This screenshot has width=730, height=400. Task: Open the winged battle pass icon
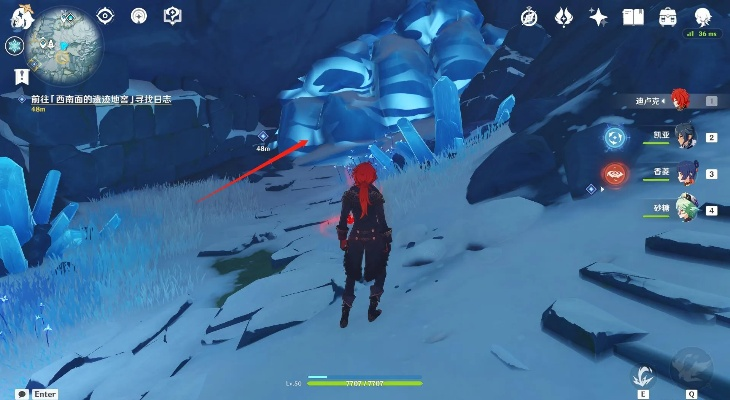(565, 16)
